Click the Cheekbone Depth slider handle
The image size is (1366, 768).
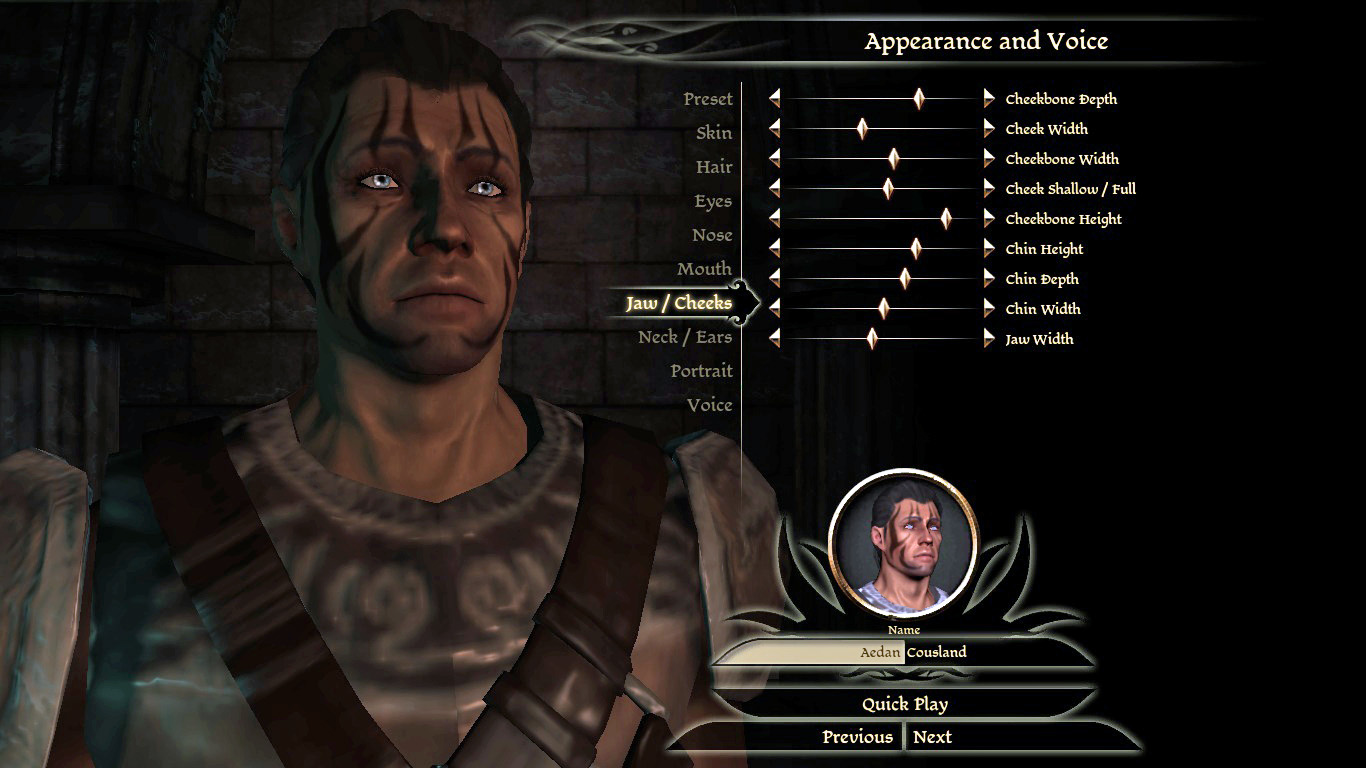919,98
